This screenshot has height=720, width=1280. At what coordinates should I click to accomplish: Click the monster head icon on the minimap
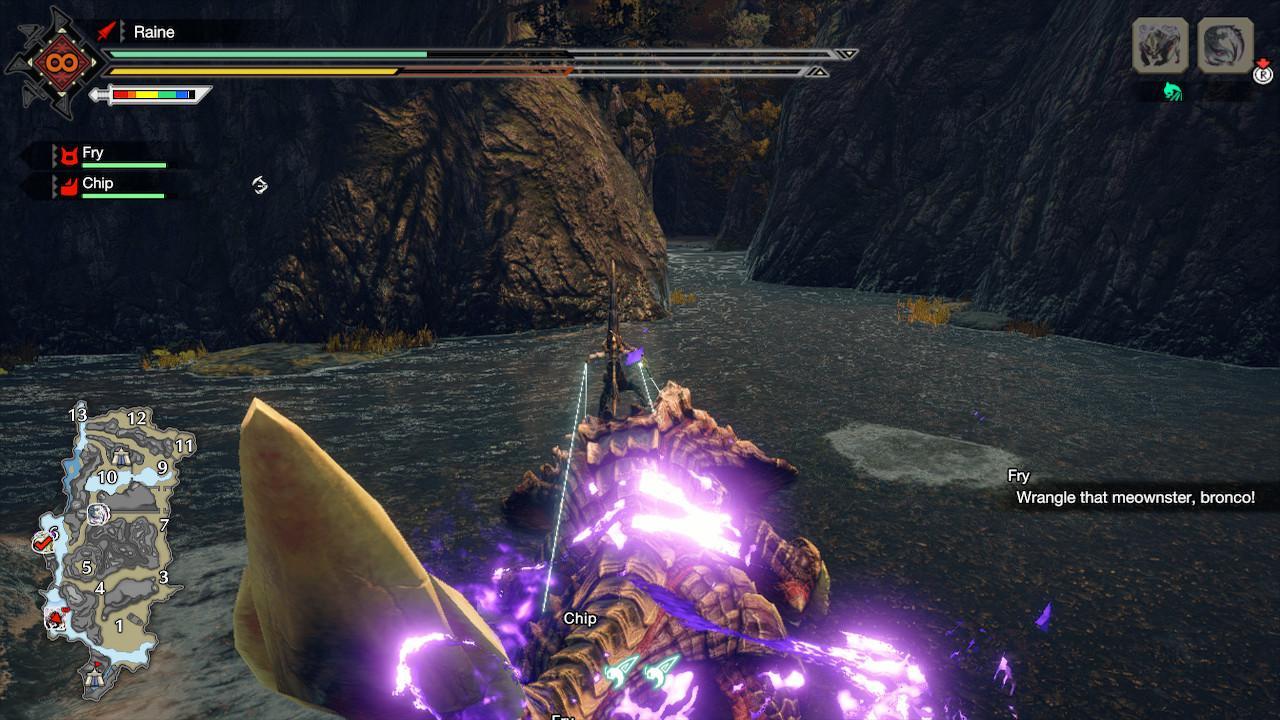point(99,513)
